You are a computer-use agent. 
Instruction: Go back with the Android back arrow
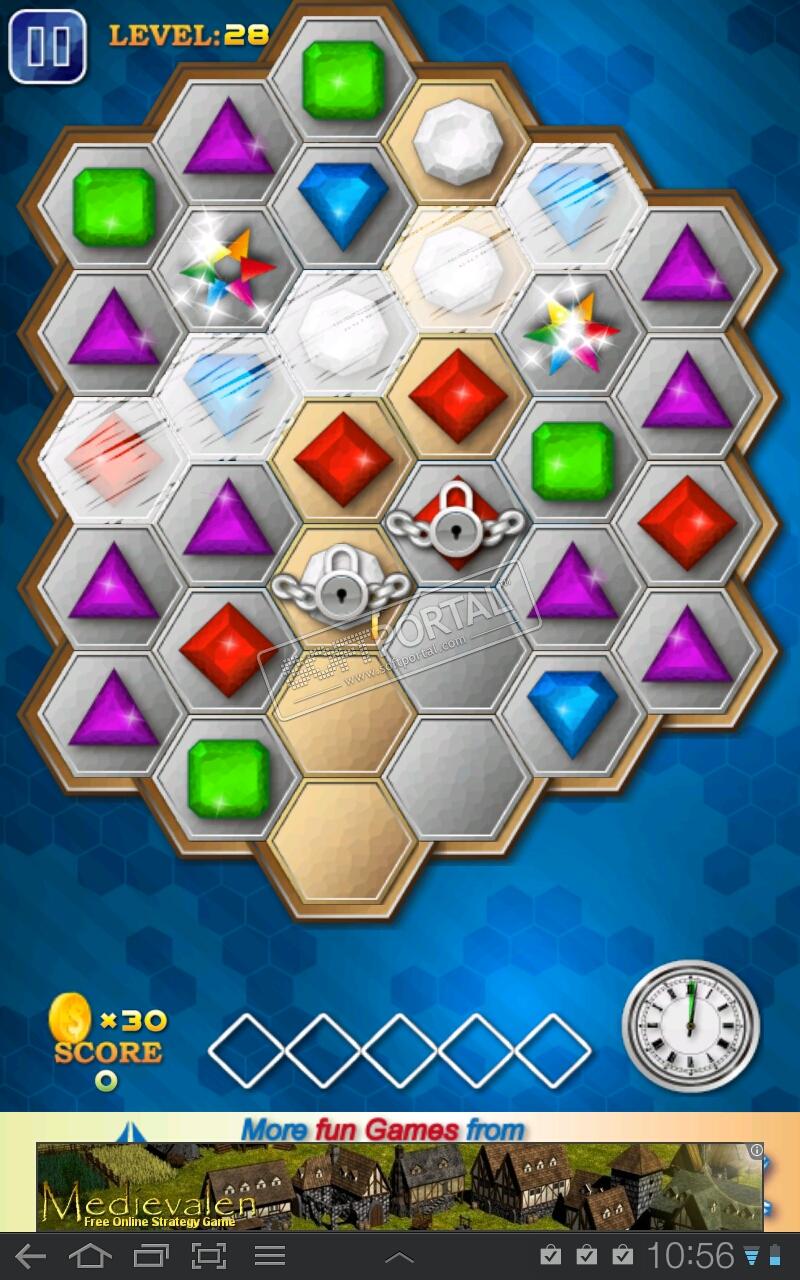pos(31,1256)
